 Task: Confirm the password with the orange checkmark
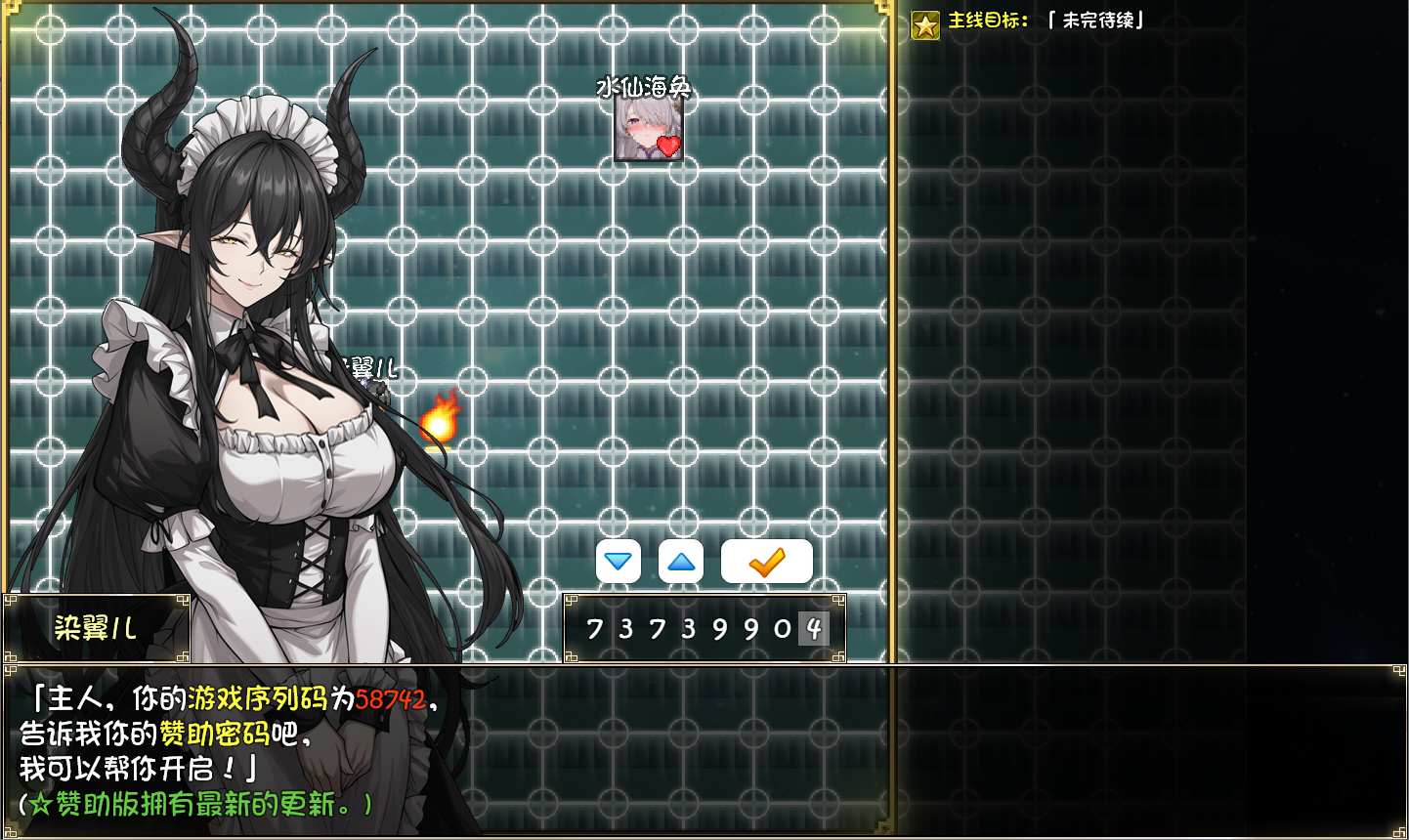767,562
